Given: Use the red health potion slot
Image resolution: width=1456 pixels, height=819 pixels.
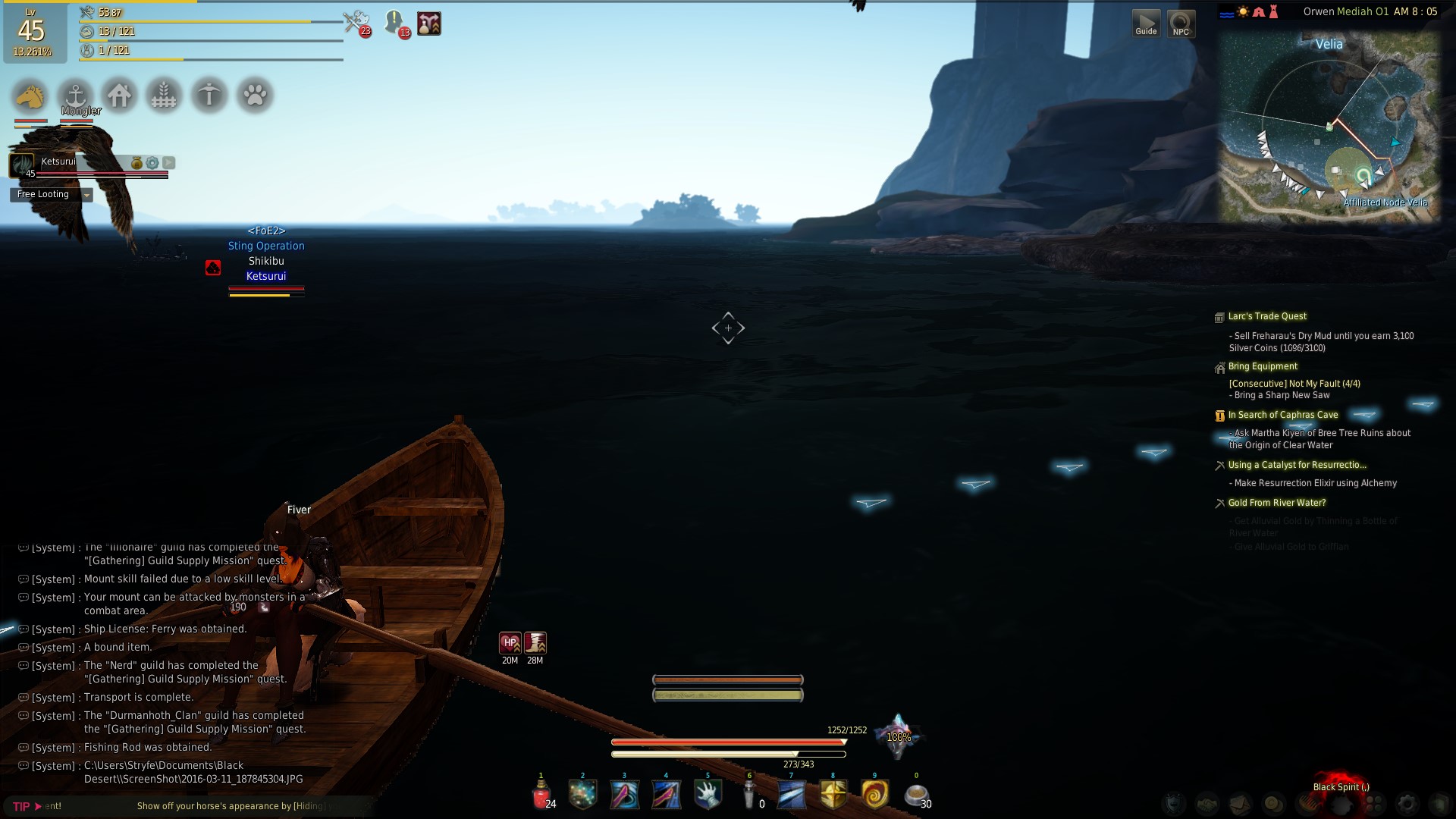Looking at the screenshot, I should click(541, 795).
